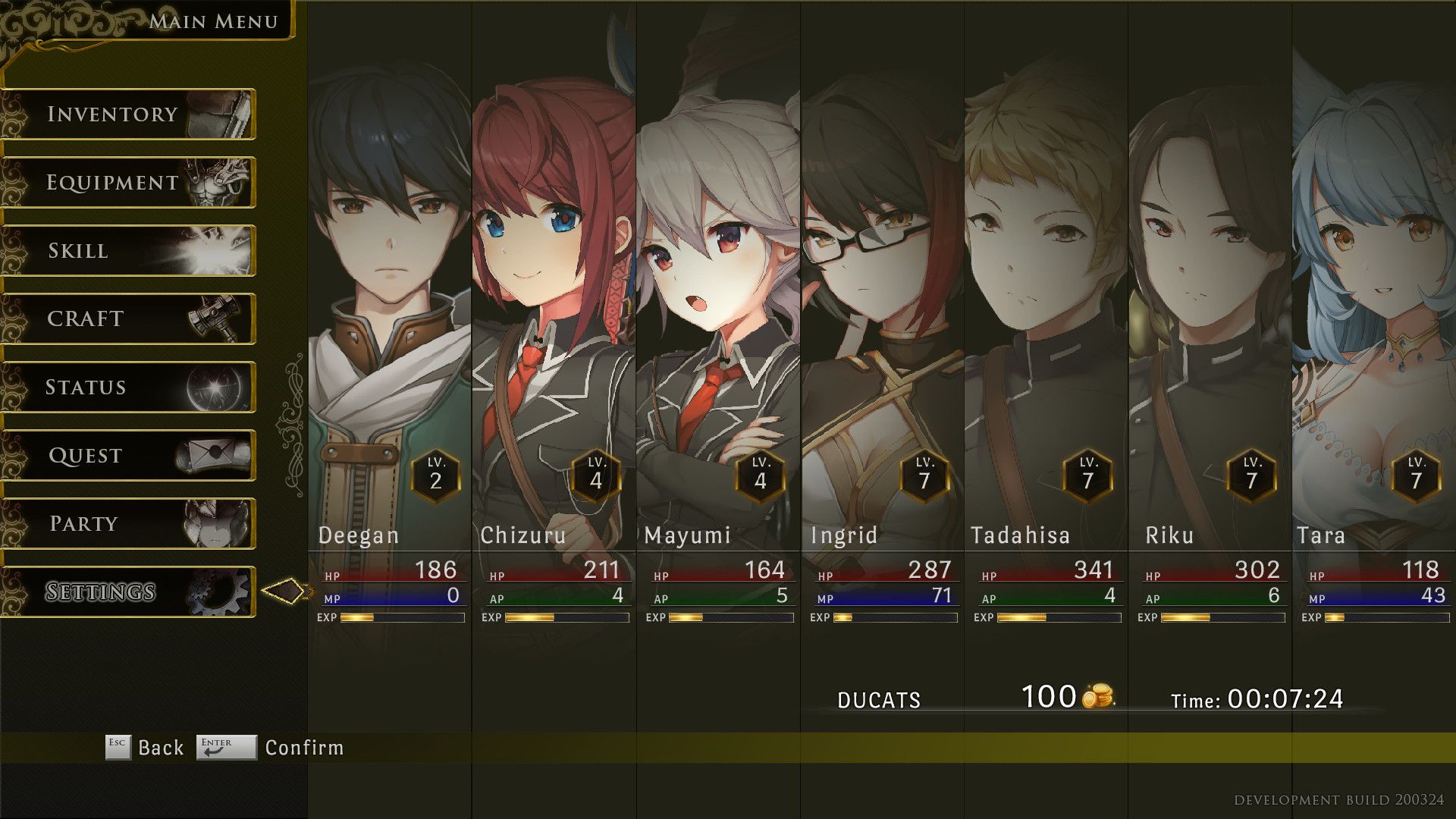Select the Equipment menu entry
This screenshot has height=819, width=1456.
(x=129, y=183)
